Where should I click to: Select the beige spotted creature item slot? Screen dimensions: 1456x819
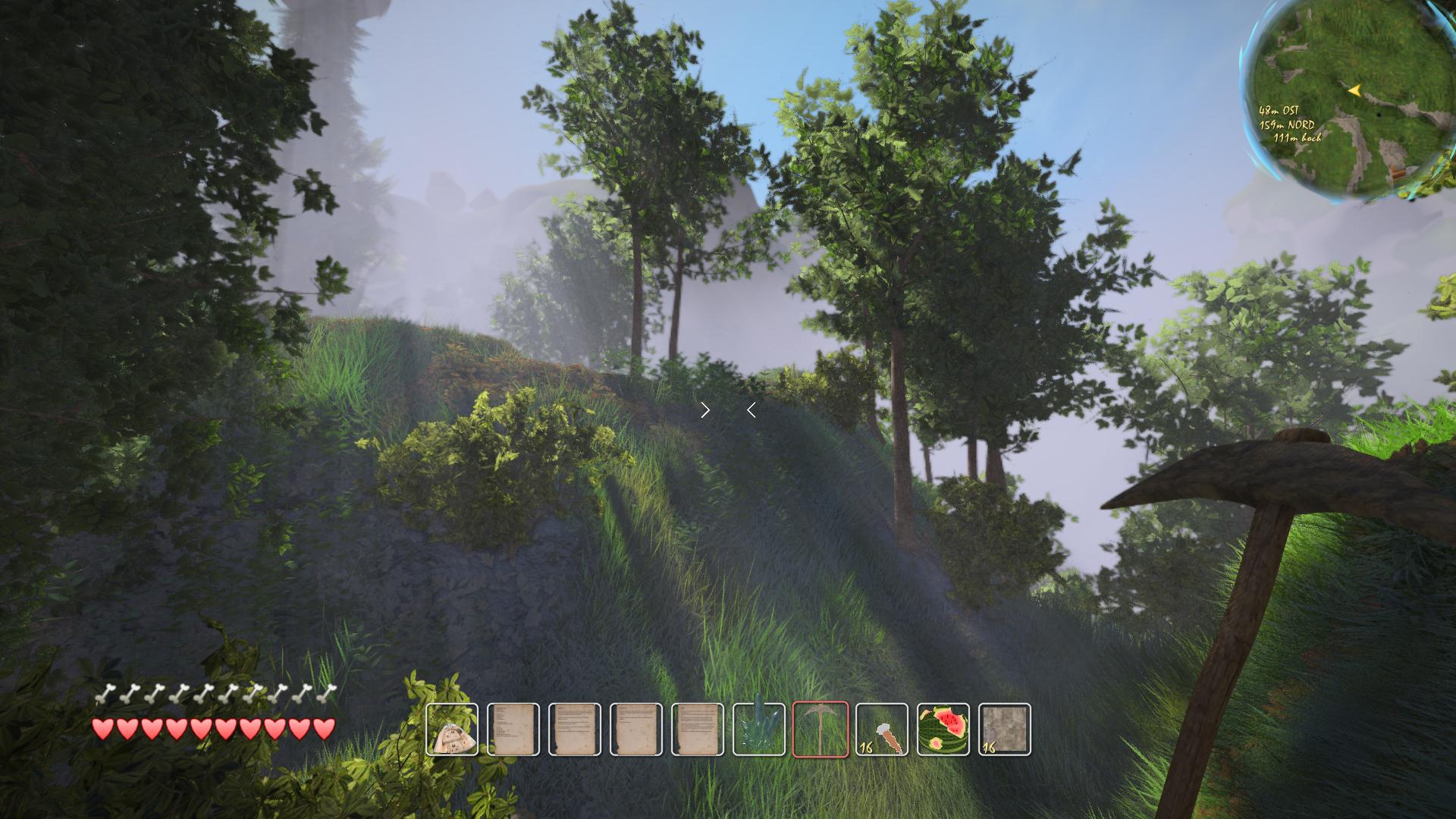click(452, 730)
